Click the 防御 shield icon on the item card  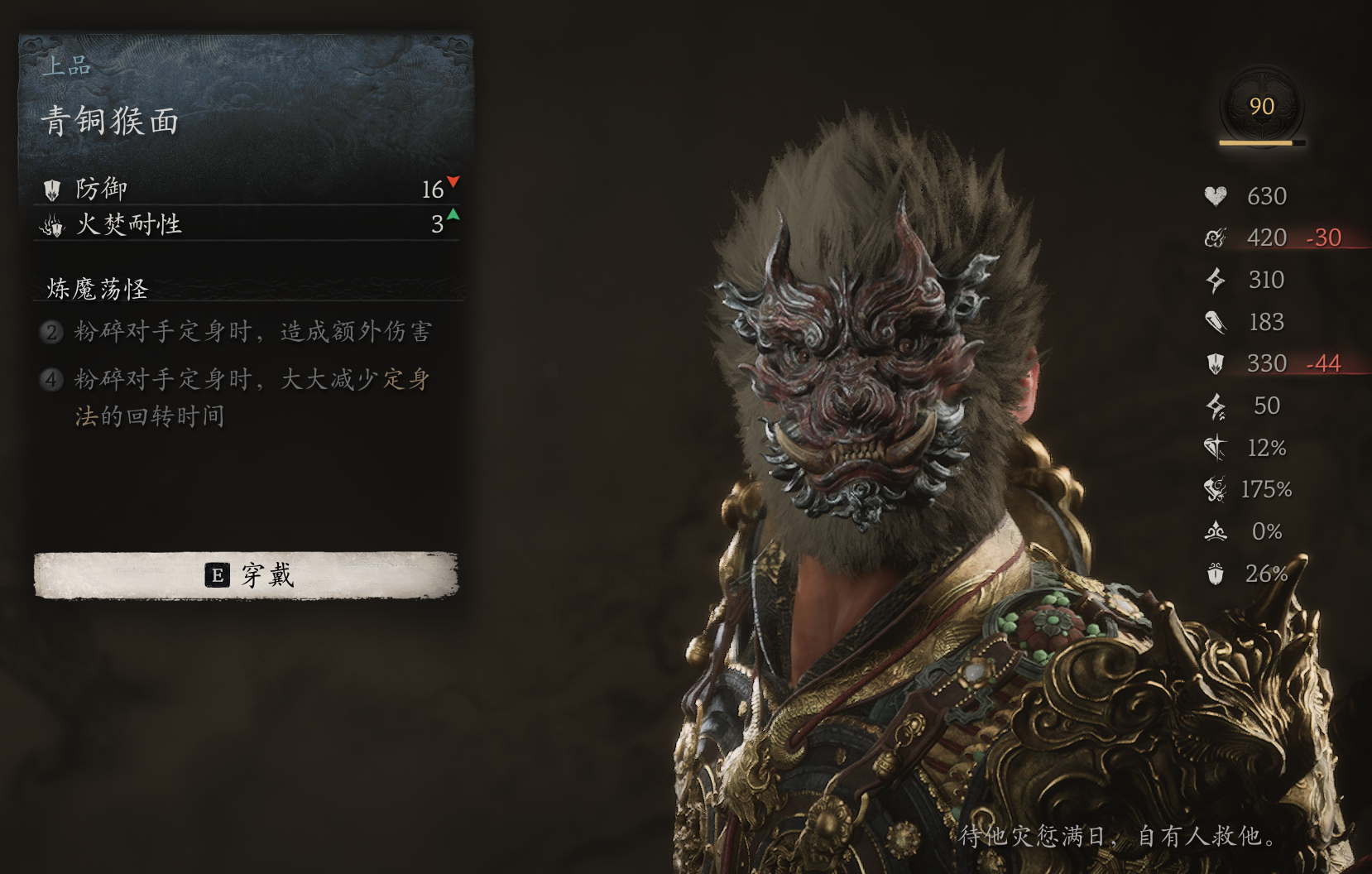[x=51, y=189]
